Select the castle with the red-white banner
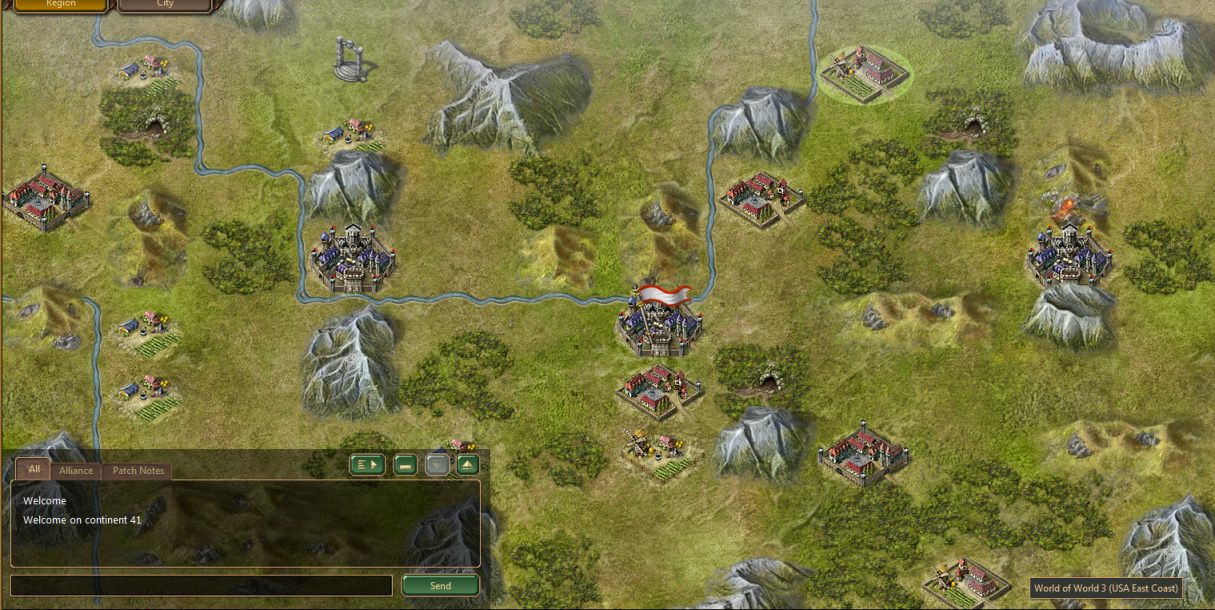The width and height of the screenshot is (1215, 610). [x=659, y=320]
